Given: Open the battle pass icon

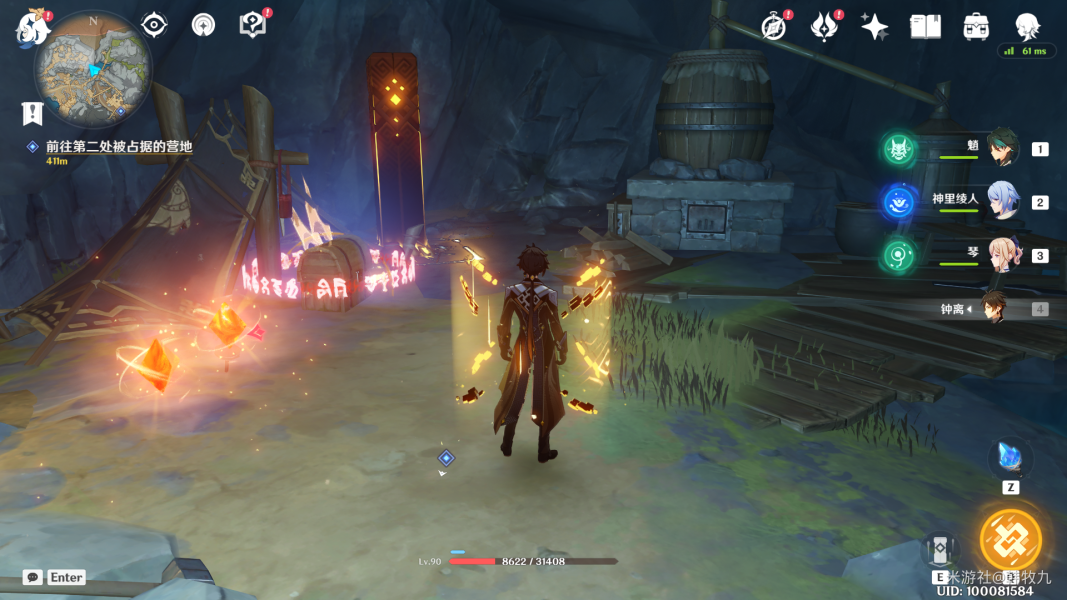Looking at the screenshot, I should click(824, 27).
